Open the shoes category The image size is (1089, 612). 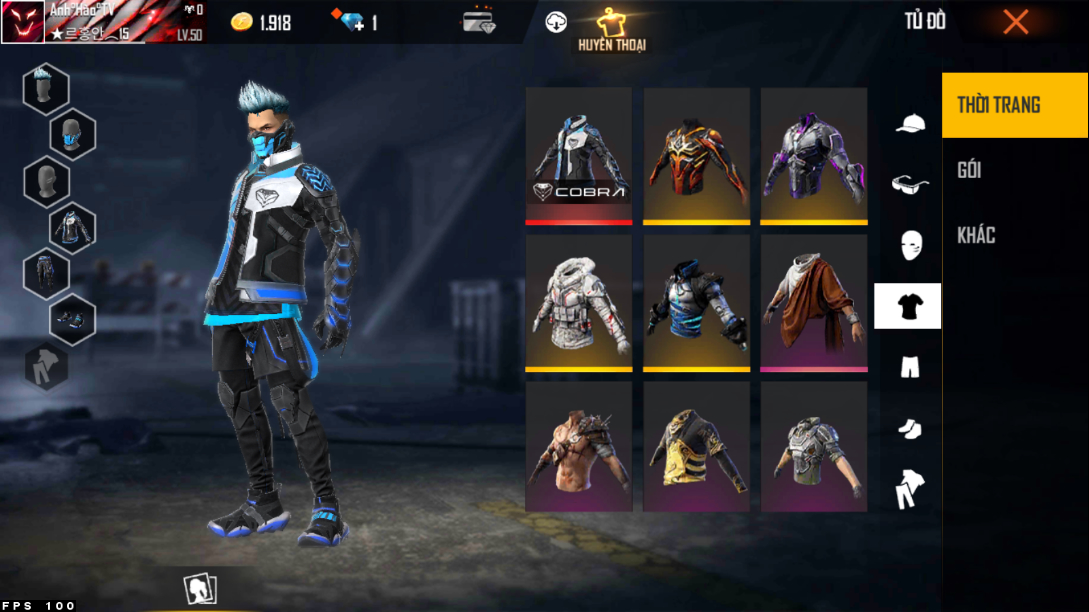click(908, 428)
